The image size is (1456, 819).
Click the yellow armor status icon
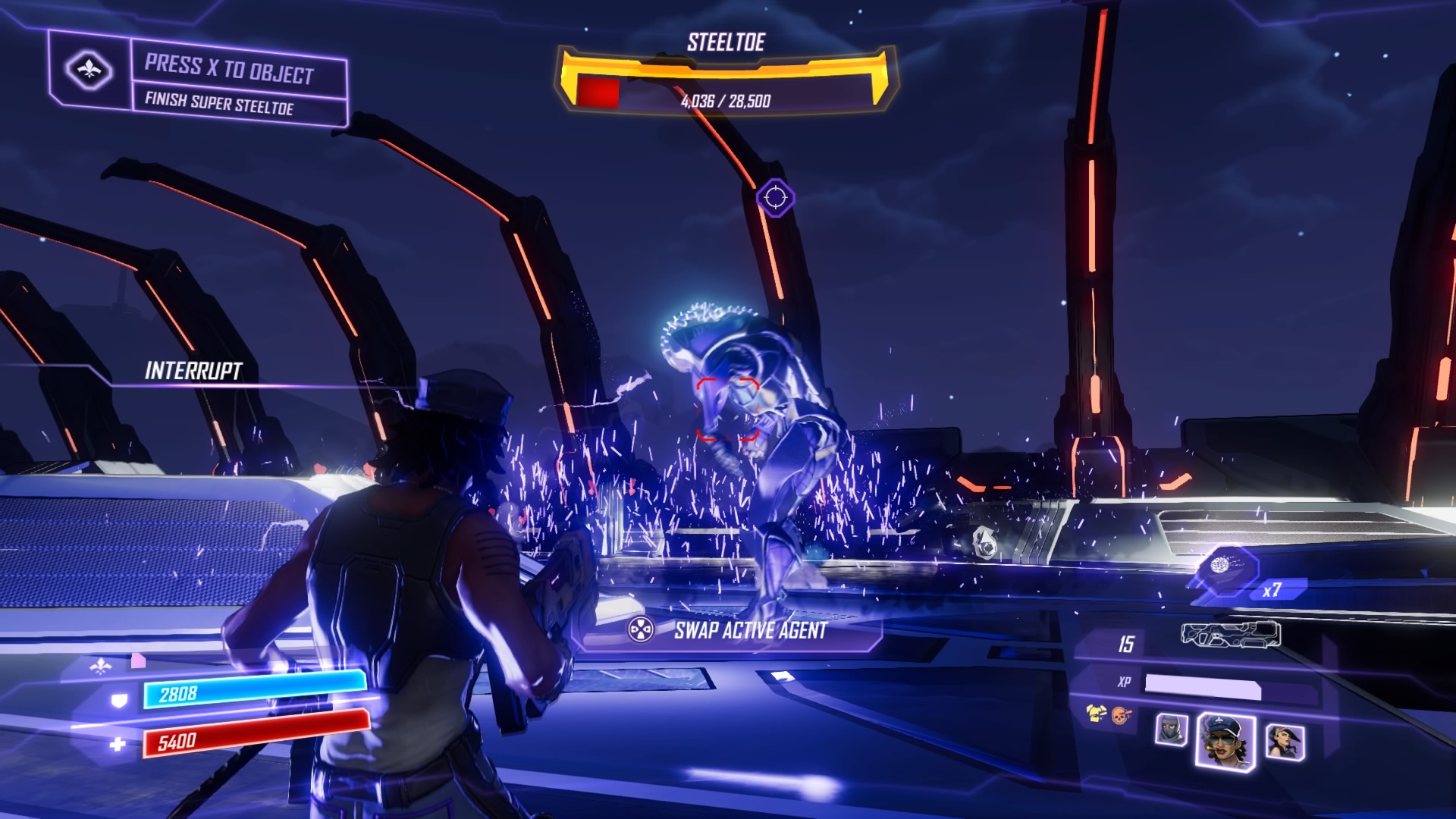tap(1096, 713)
